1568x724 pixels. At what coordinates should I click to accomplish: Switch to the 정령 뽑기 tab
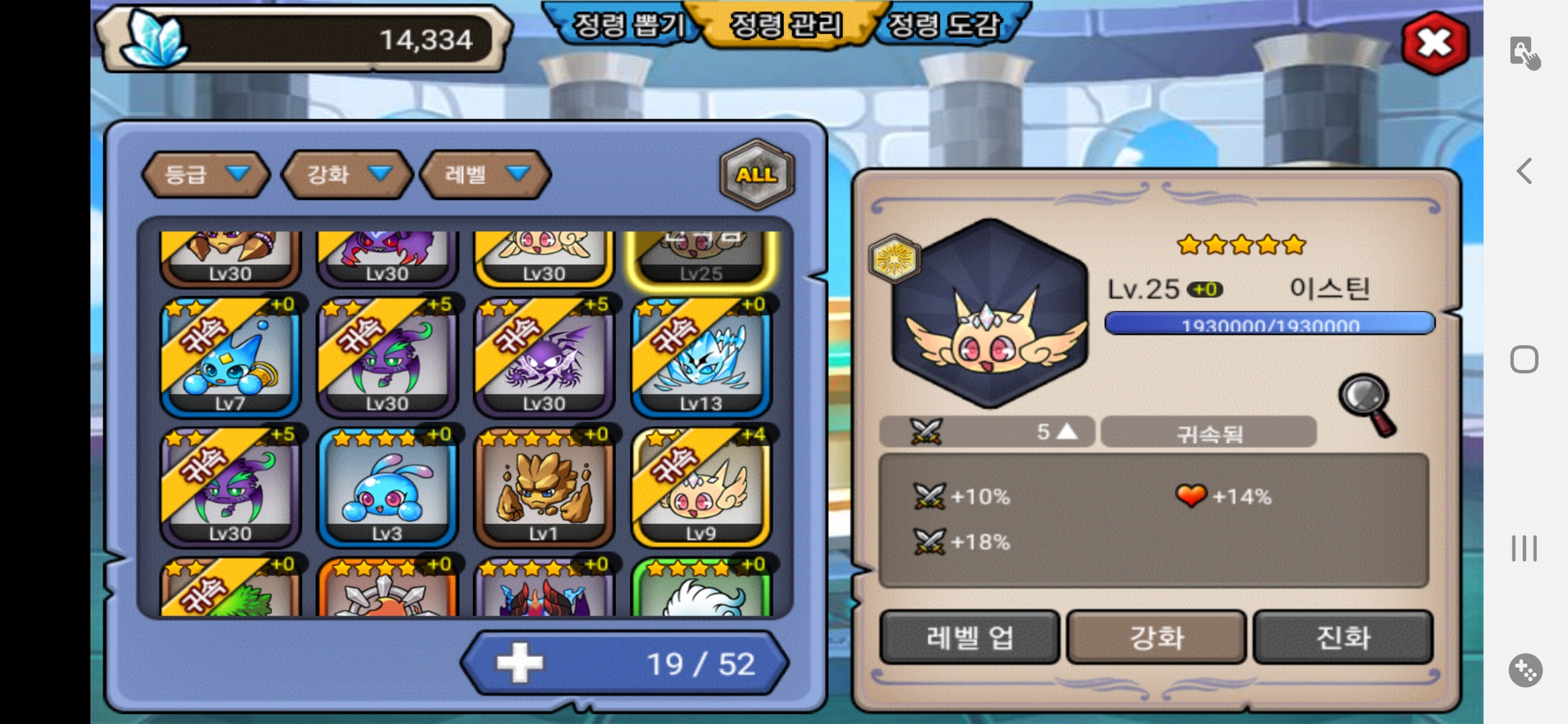point(628,25)
